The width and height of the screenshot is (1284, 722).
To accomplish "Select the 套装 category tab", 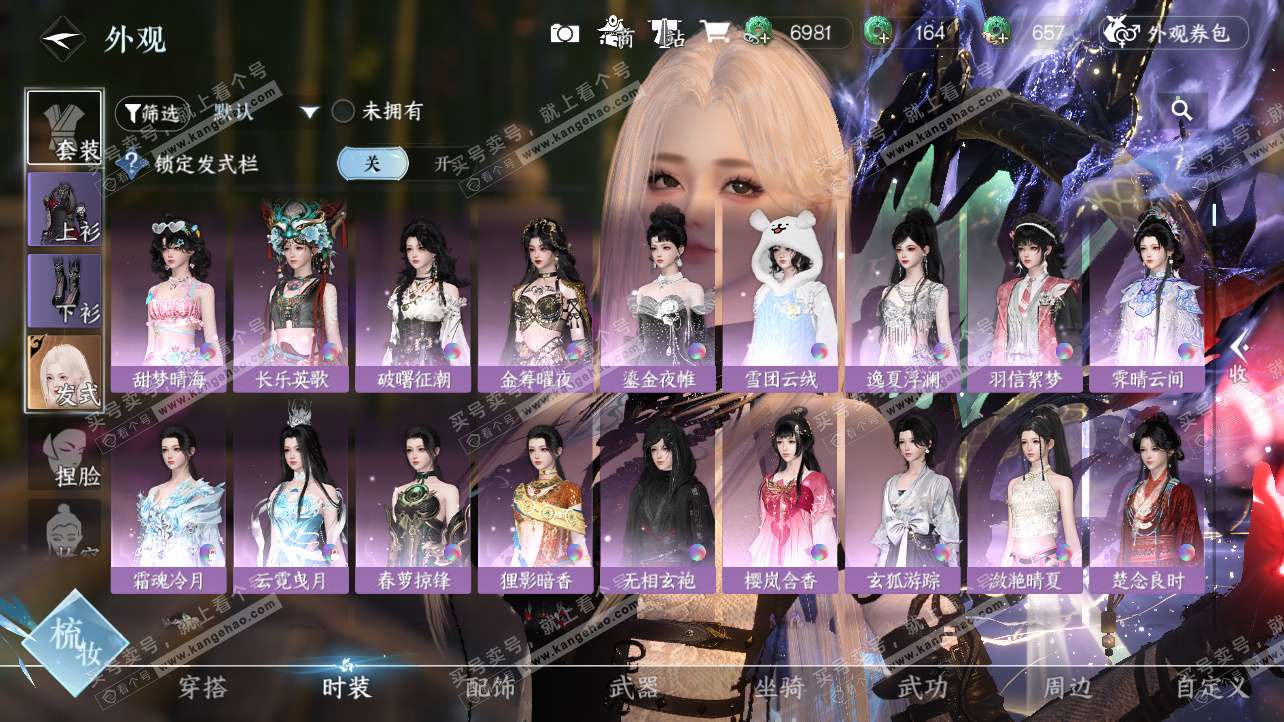I will (x=65, y=128).
